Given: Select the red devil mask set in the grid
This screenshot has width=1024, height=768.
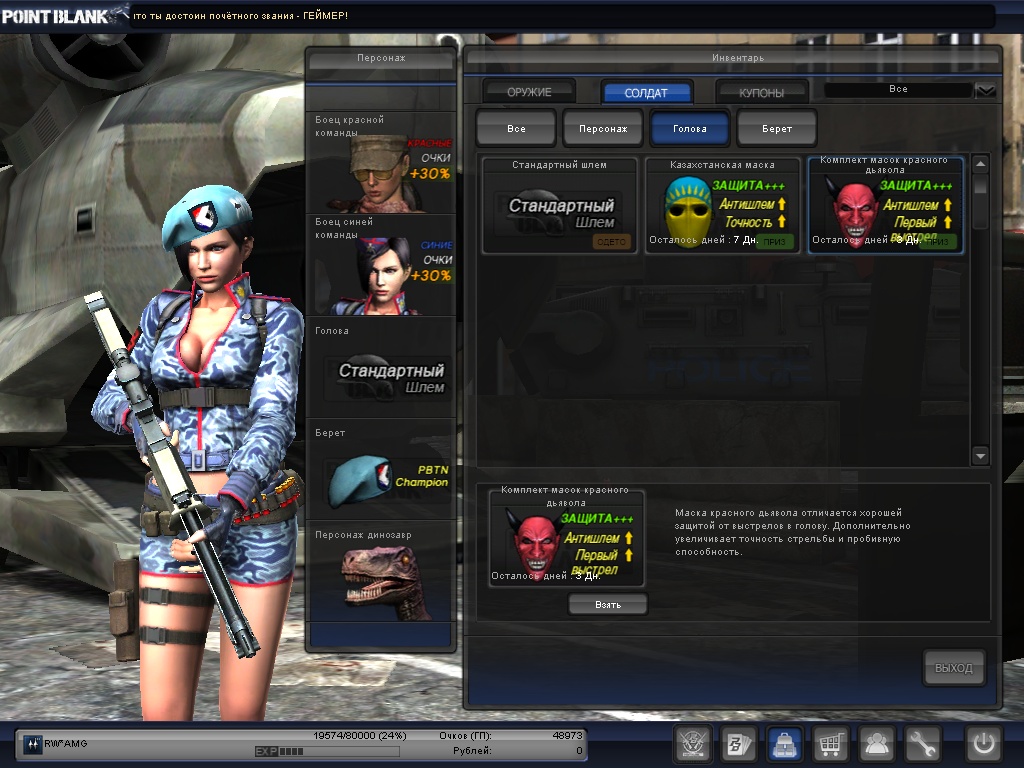Looking at the screenshot, I should click(885, 205).
